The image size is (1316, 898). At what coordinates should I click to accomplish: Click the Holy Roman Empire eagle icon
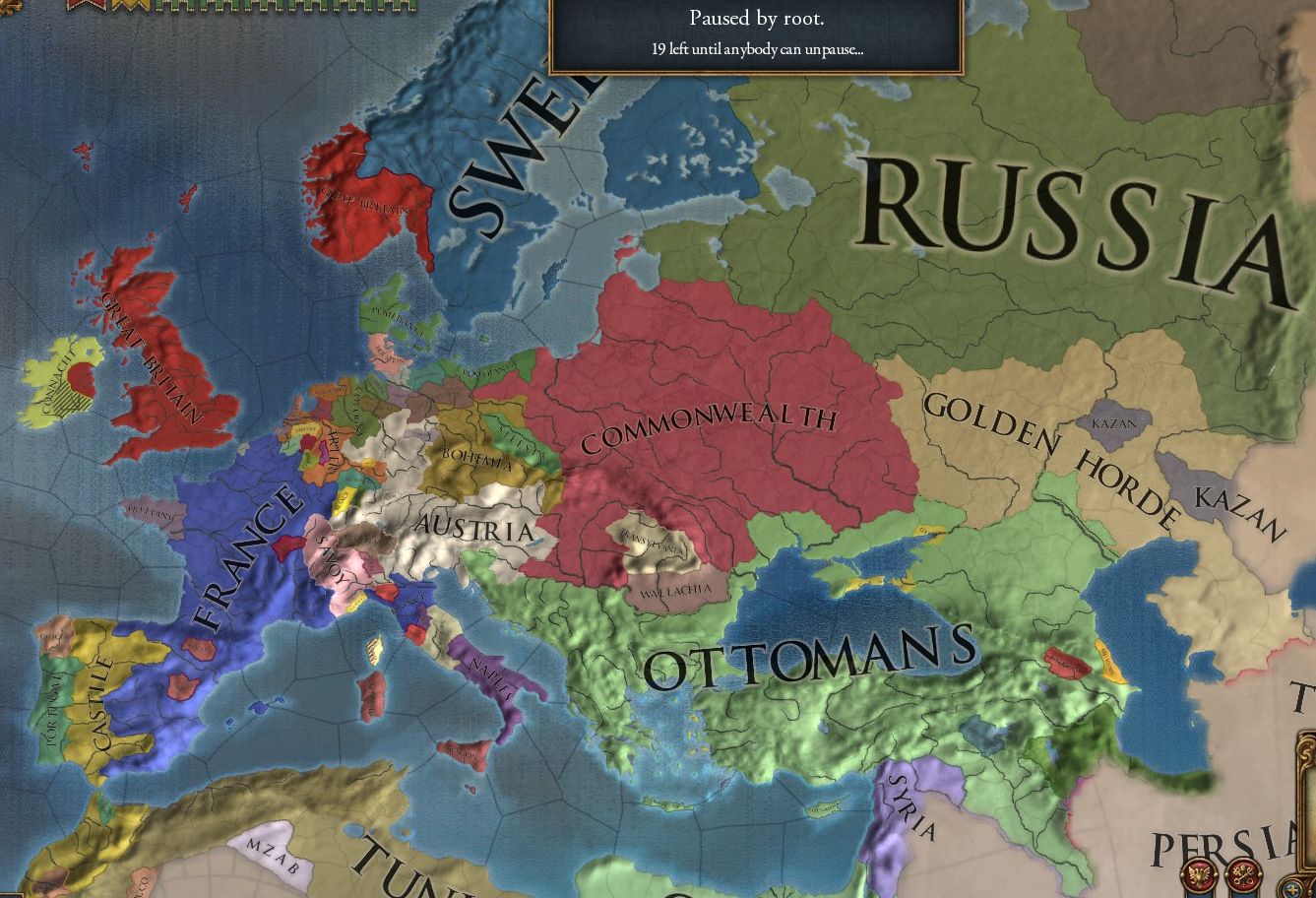pos(1197,873)
